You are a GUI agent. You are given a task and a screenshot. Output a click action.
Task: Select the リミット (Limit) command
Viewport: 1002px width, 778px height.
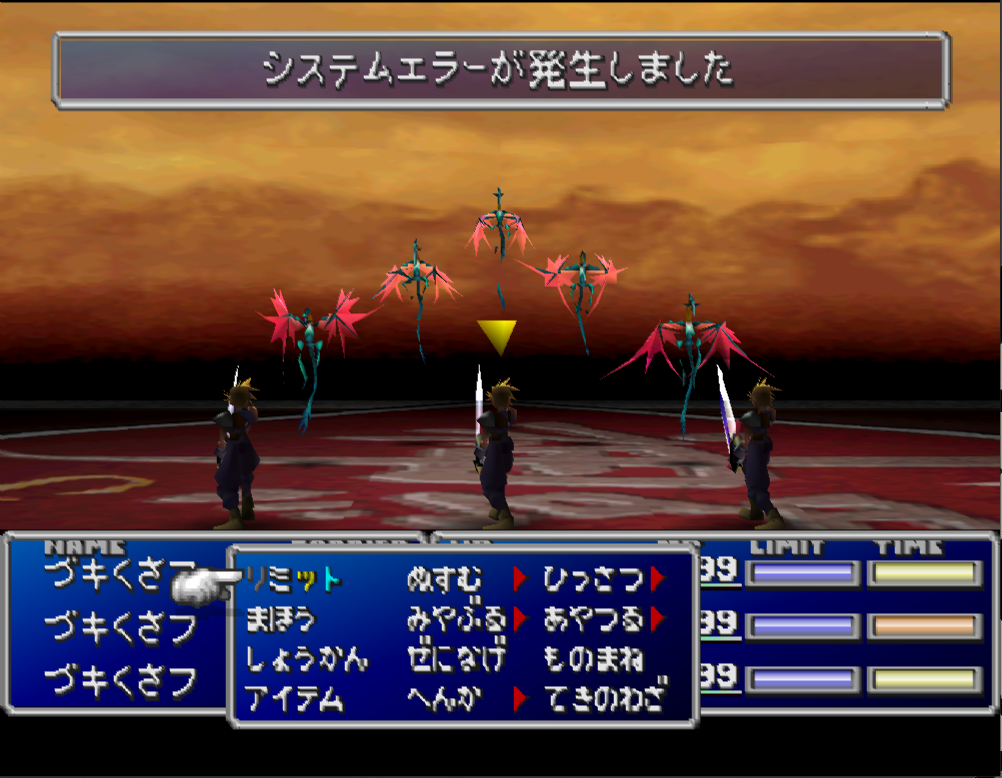(293, 579)
